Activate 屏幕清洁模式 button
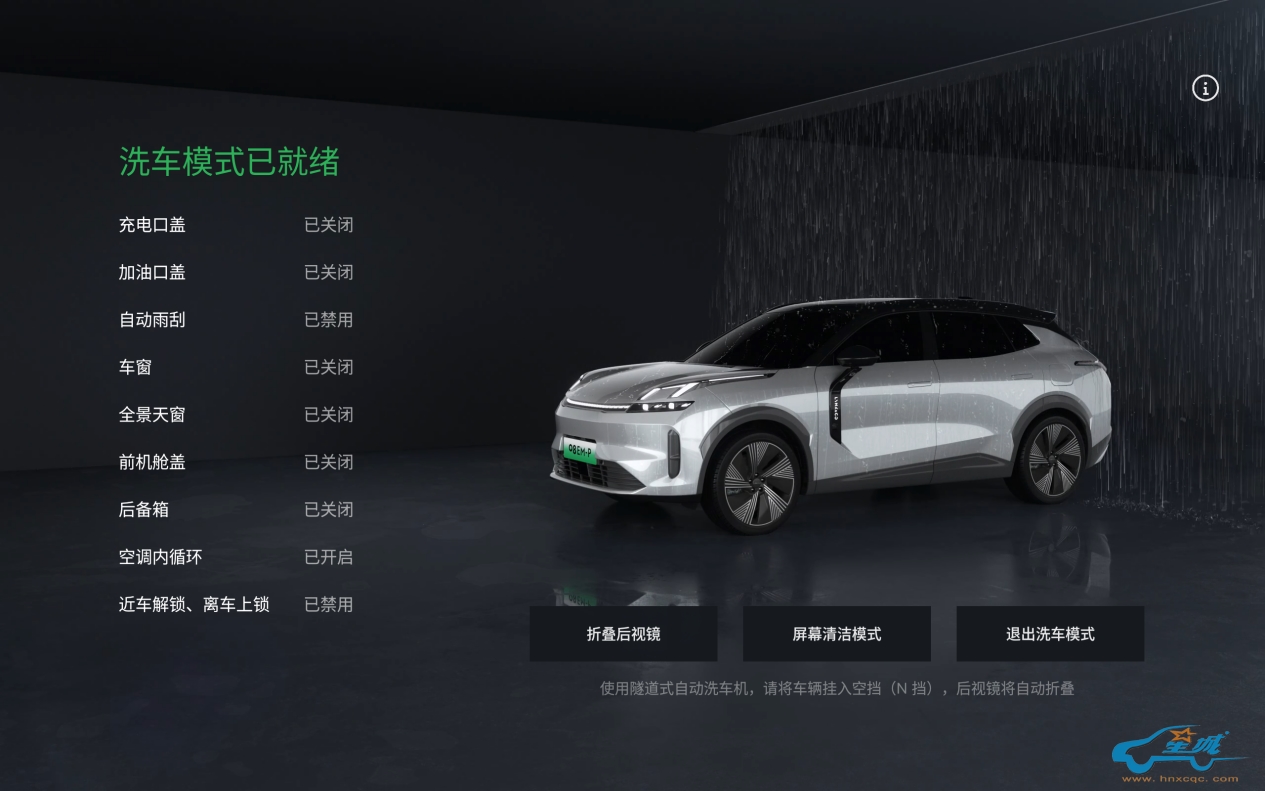1265x791 pixels. 836,634
